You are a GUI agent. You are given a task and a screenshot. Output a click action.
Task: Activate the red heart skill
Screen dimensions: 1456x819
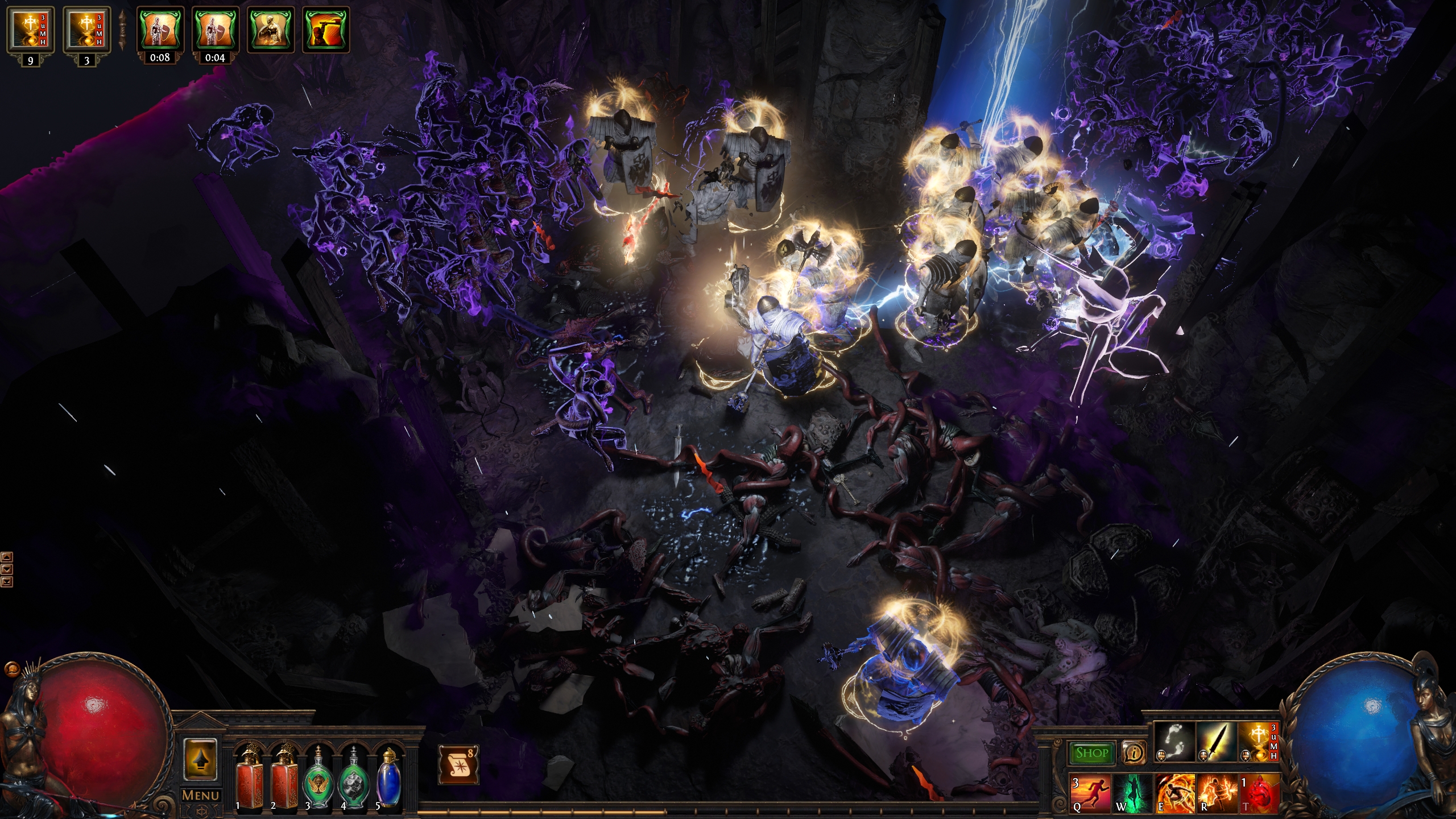click(x=1259, y=793)
